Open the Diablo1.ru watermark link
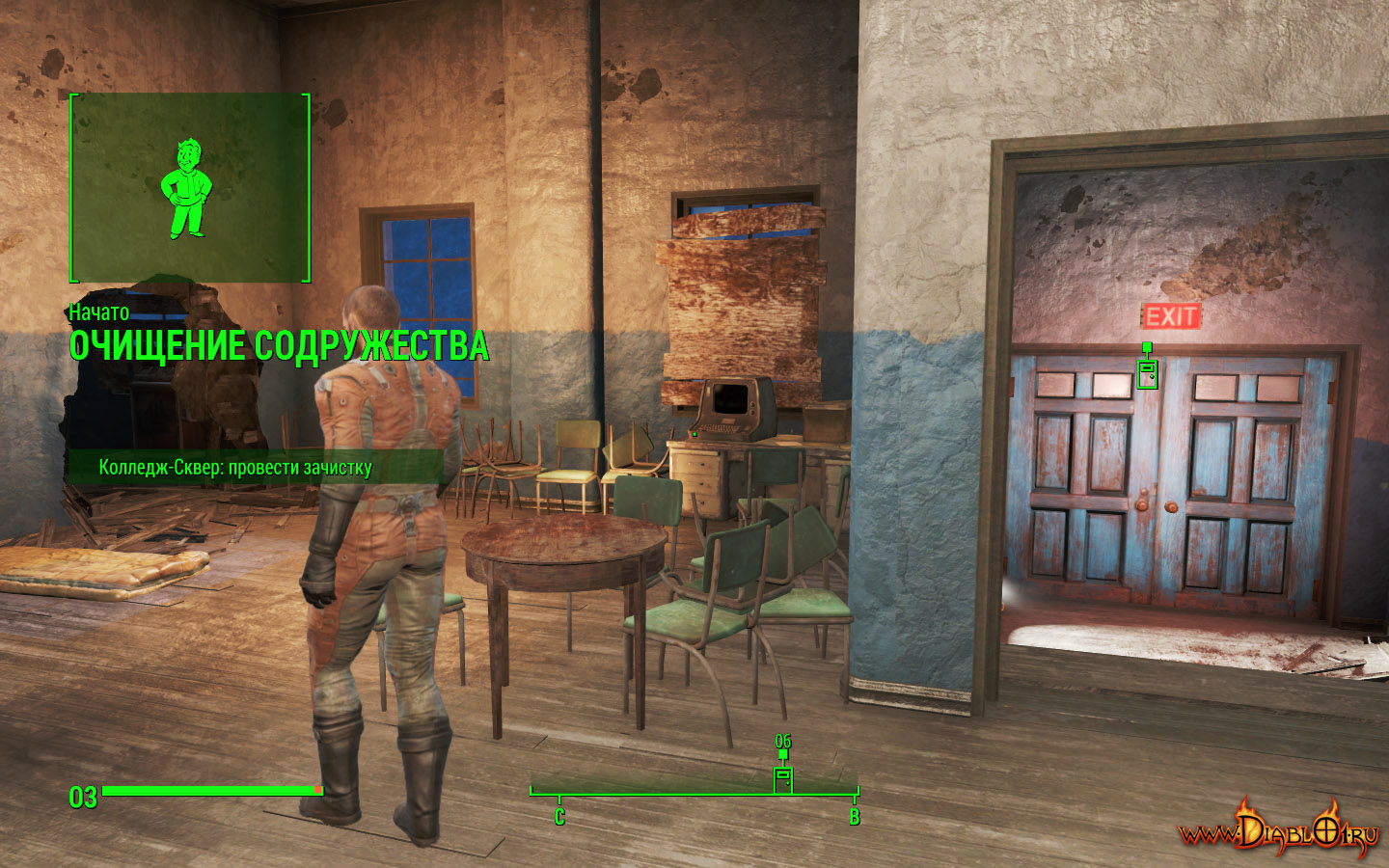This screenshot has height=868, width=1389. click(x=1278, y=830)
